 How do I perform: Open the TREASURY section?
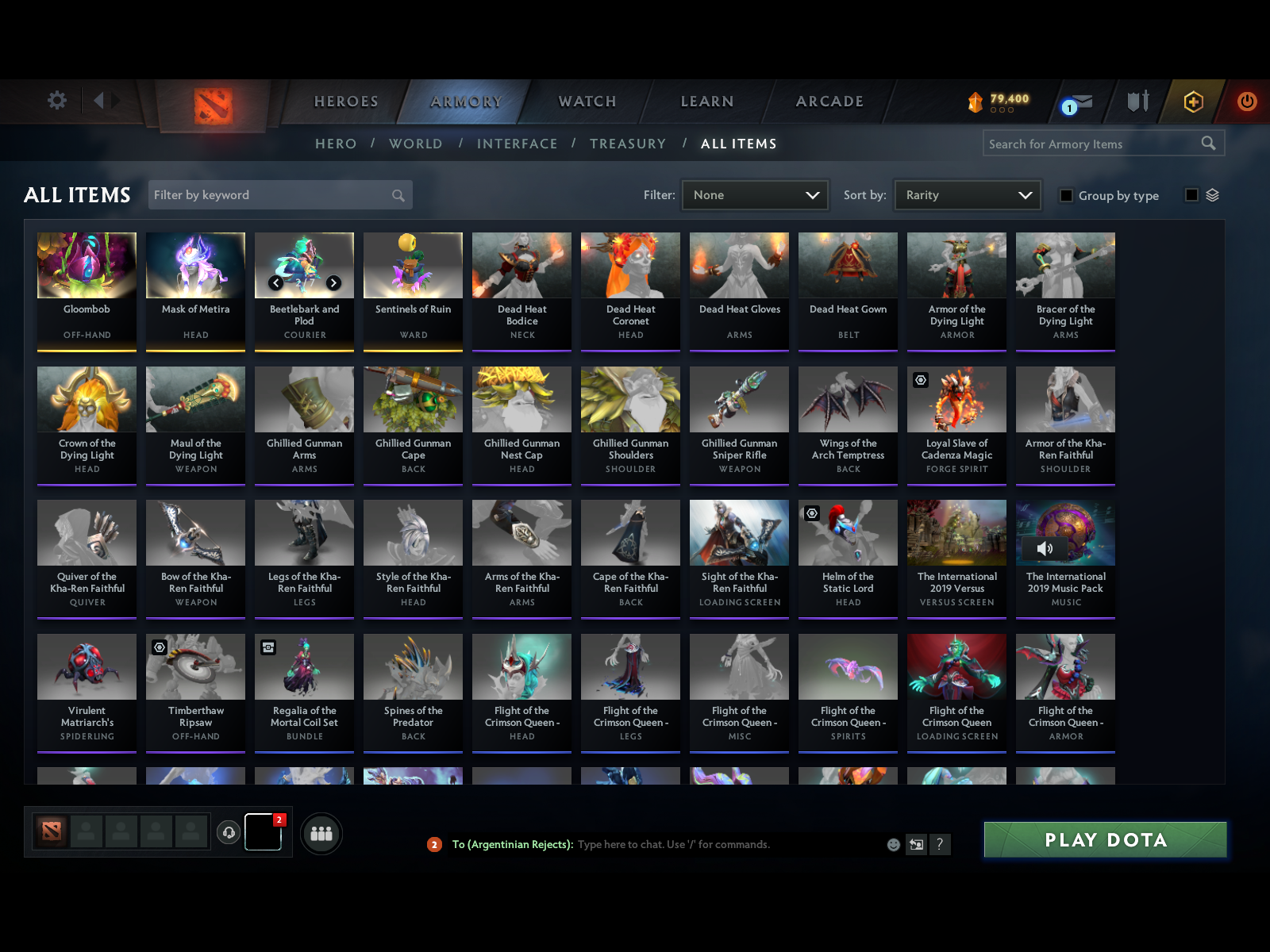[x=628, y=144]
